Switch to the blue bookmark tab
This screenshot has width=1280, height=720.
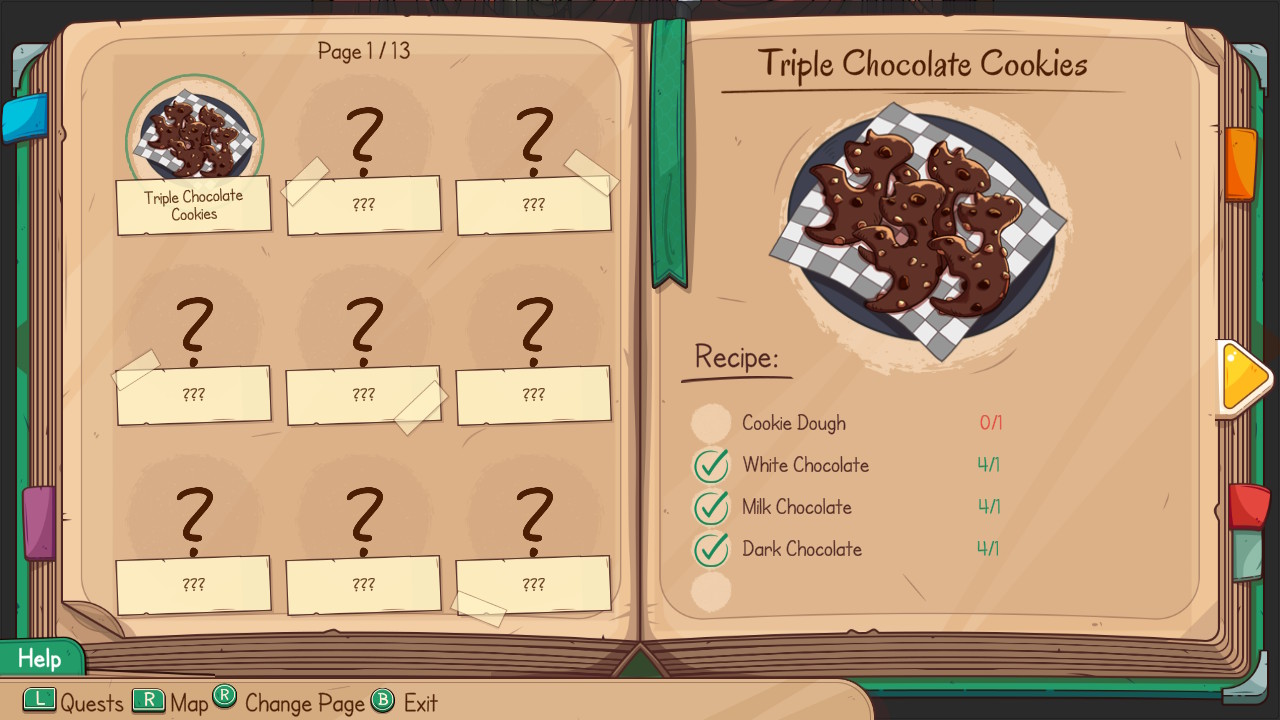click(24, 118)
